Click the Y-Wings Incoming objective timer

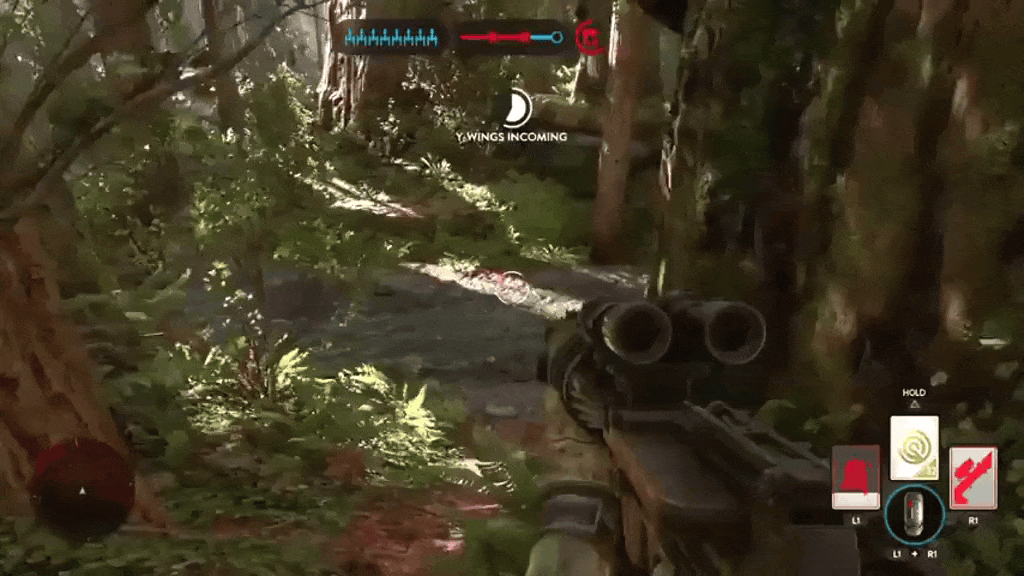[517, 108]
